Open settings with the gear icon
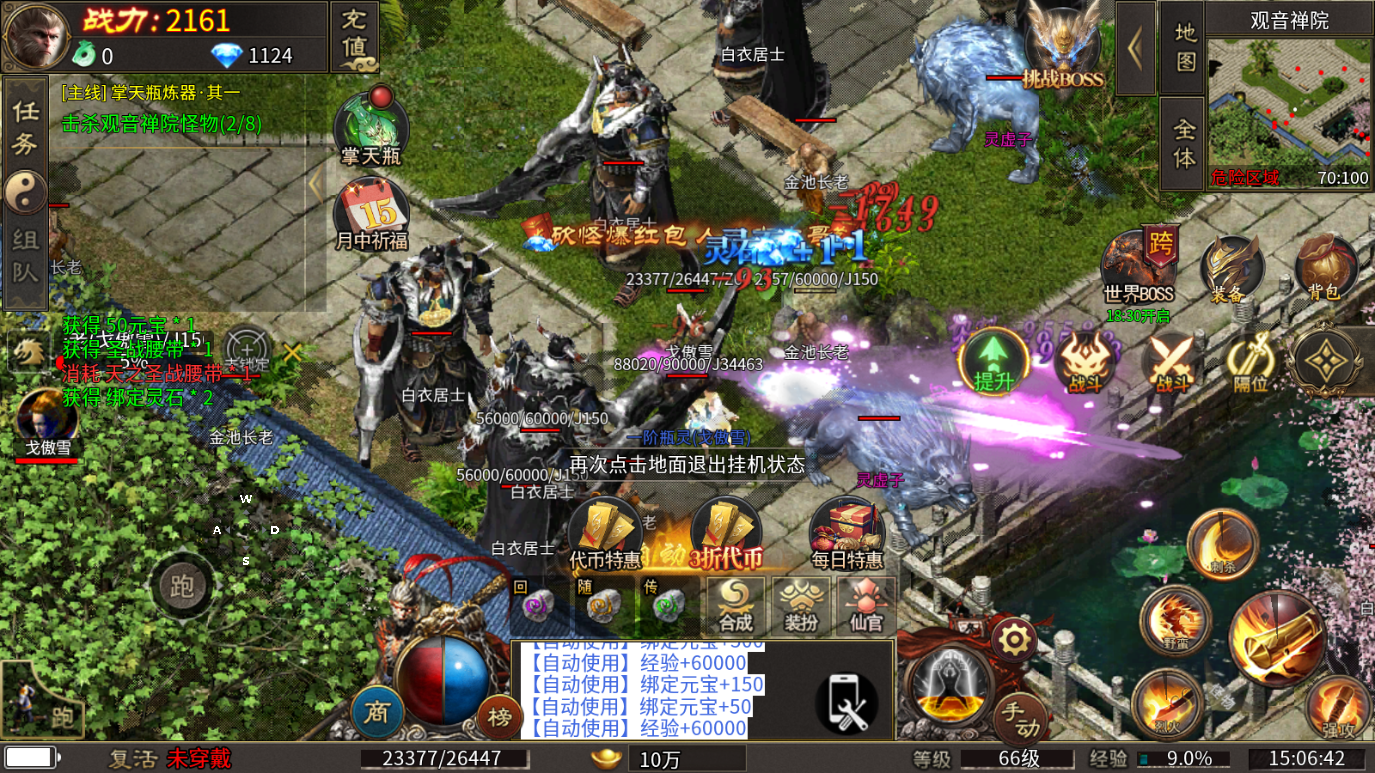 click(x=1013, y=638)
